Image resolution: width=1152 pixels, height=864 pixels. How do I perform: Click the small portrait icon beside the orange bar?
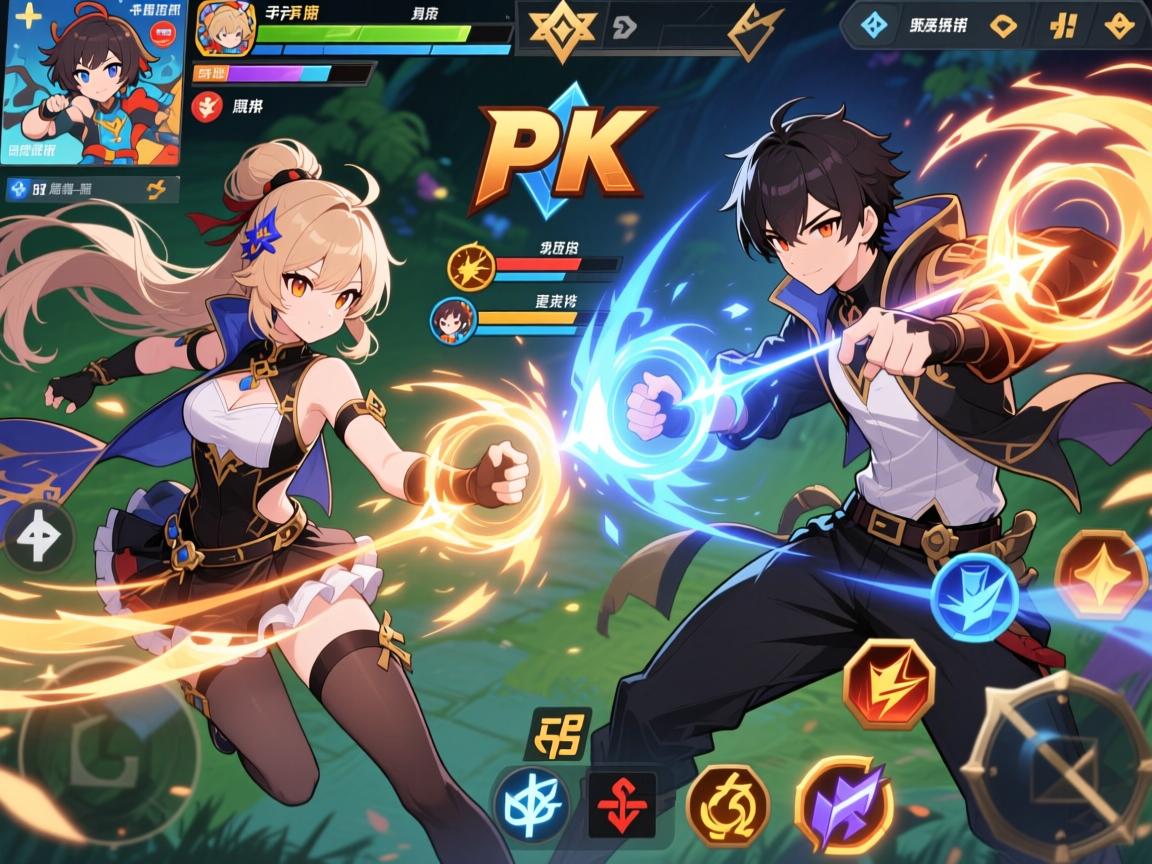point(452,319)
